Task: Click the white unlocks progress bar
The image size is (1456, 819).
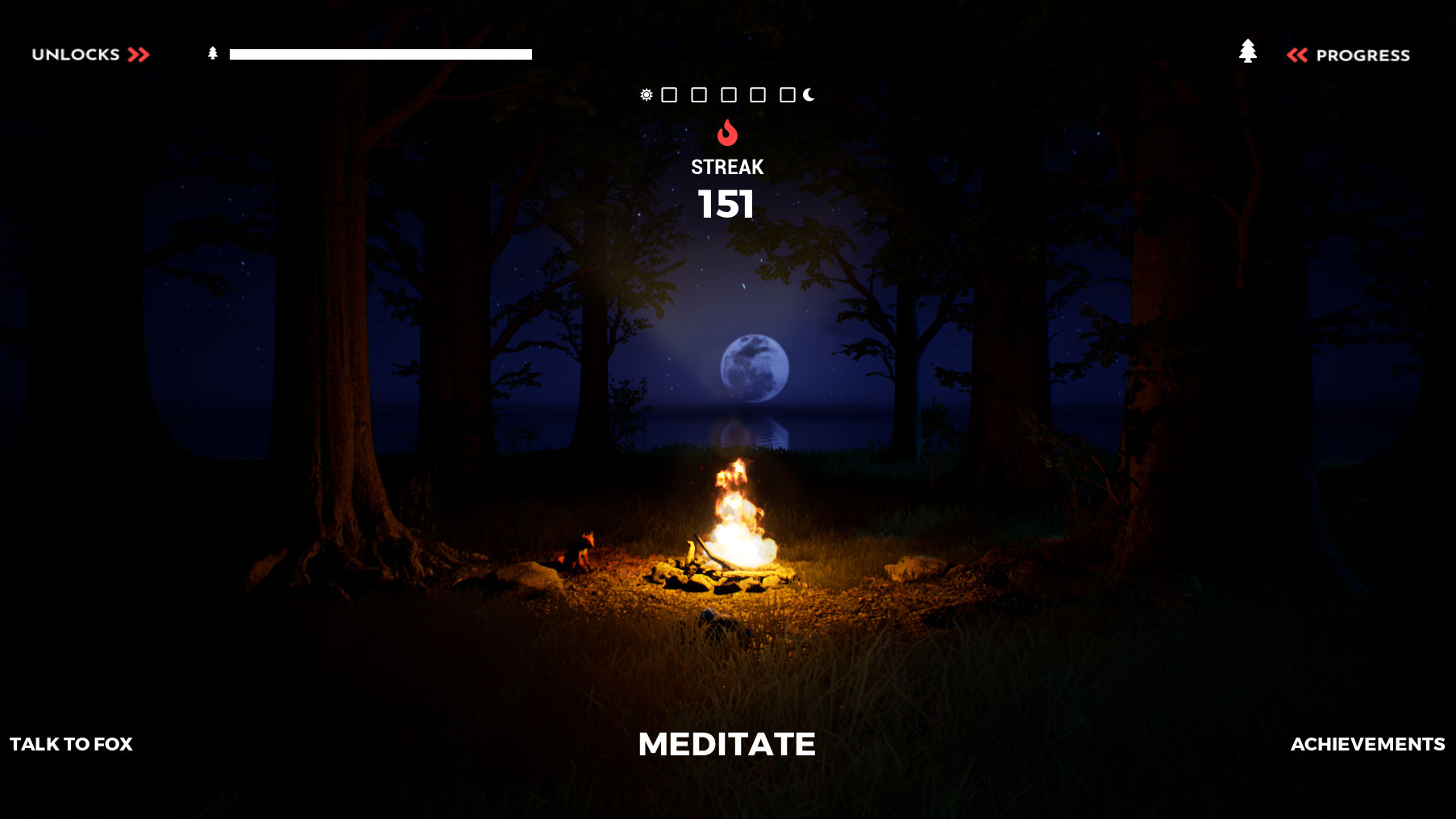Action: pos(379,54)
